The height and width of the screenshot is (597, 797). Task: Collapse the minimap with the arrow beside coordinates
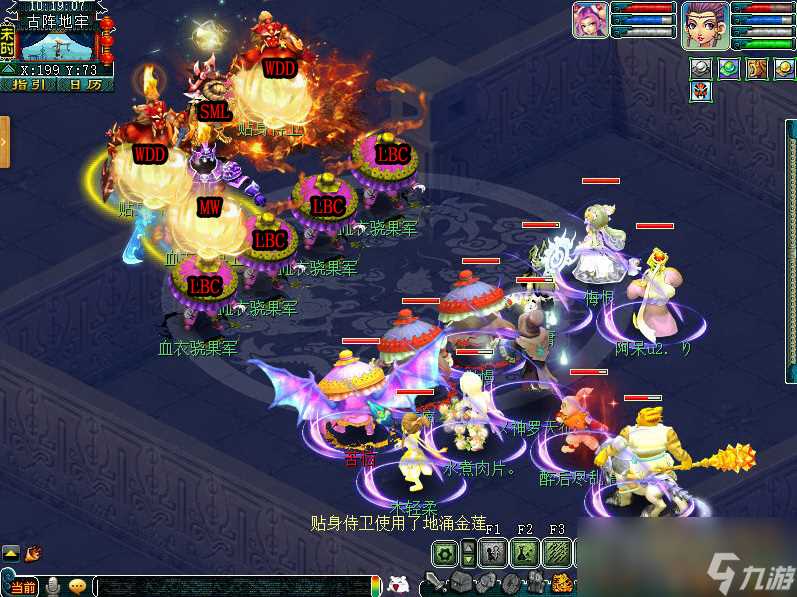8,70
